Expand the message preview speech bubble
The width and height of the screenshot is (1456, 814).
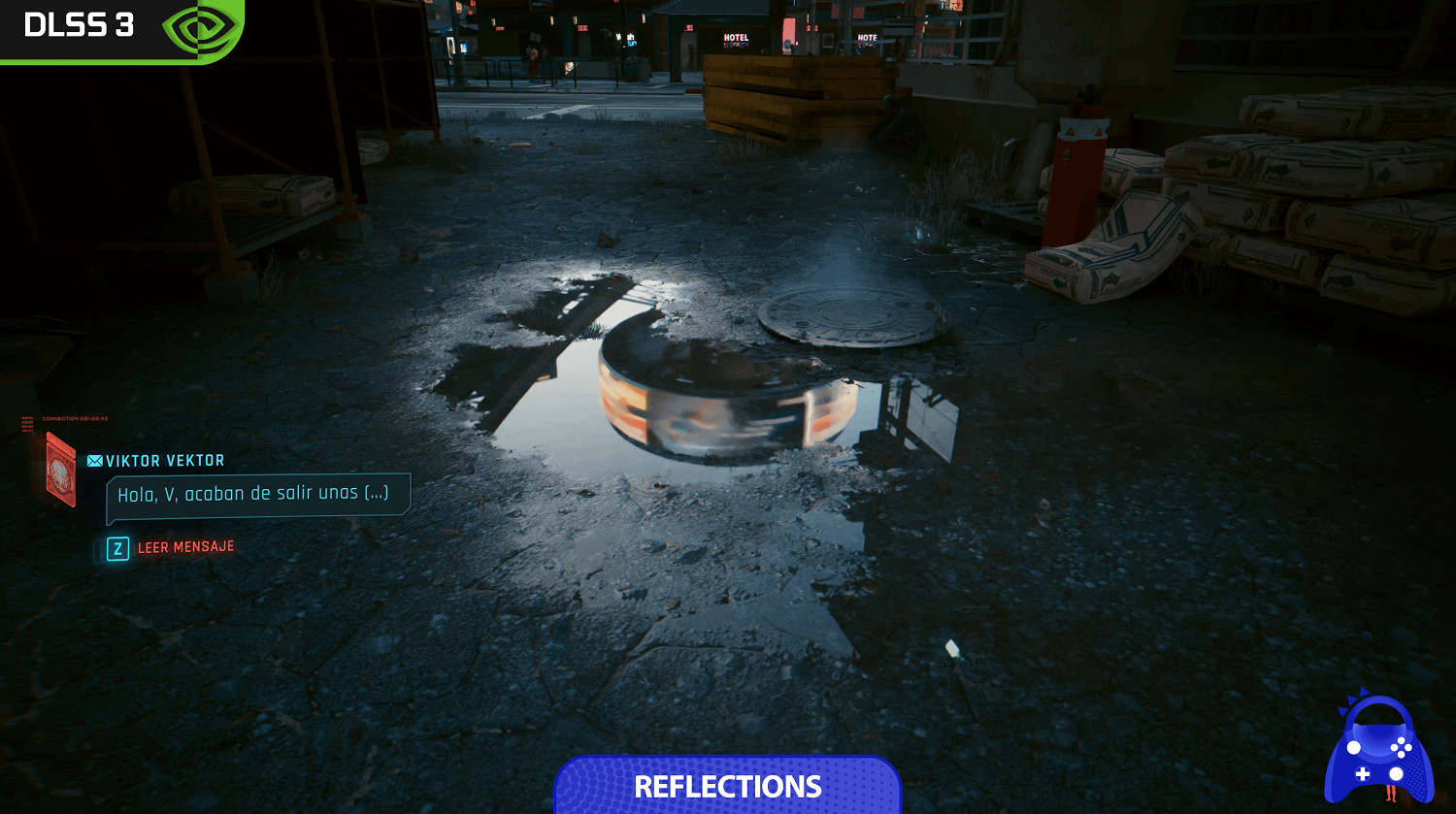[x=257, y=493]
